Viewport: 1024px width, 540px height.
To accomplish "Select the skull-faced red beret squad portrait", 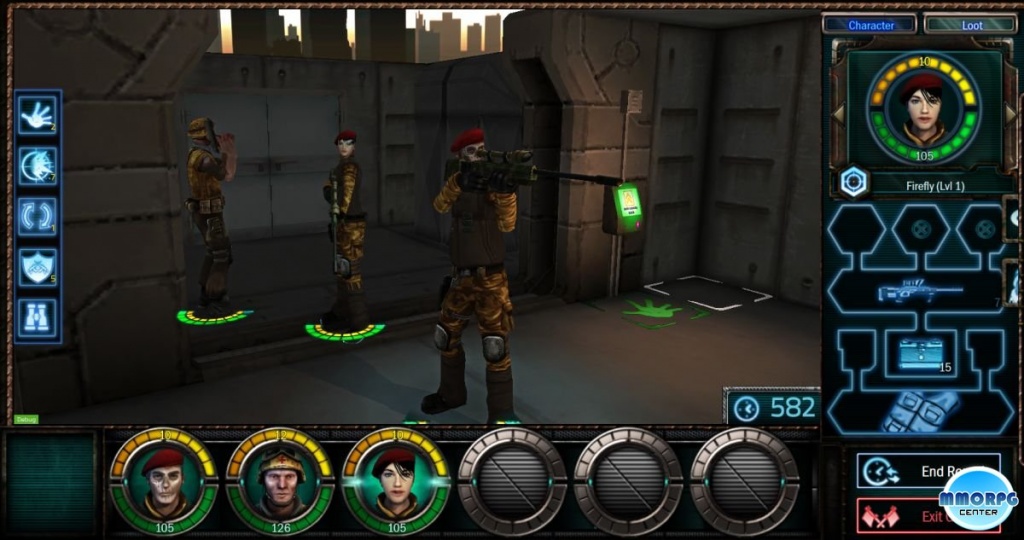I will pos(163,482).
